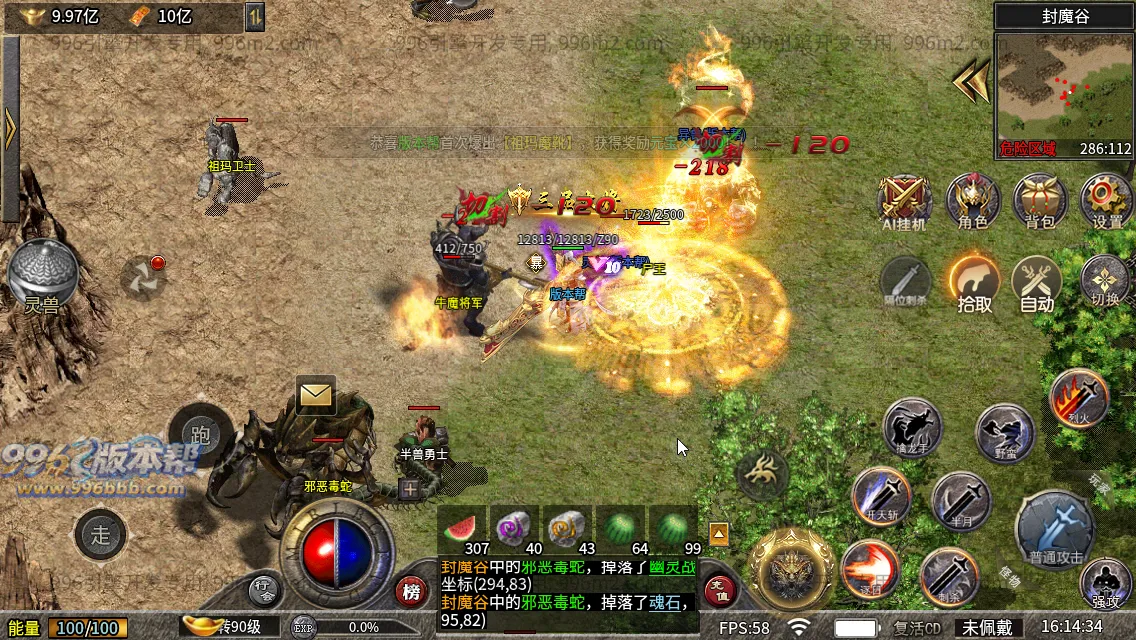Trigger the 开天斩 skill
Screen dimensions: 1136x640
coord(881,496)
